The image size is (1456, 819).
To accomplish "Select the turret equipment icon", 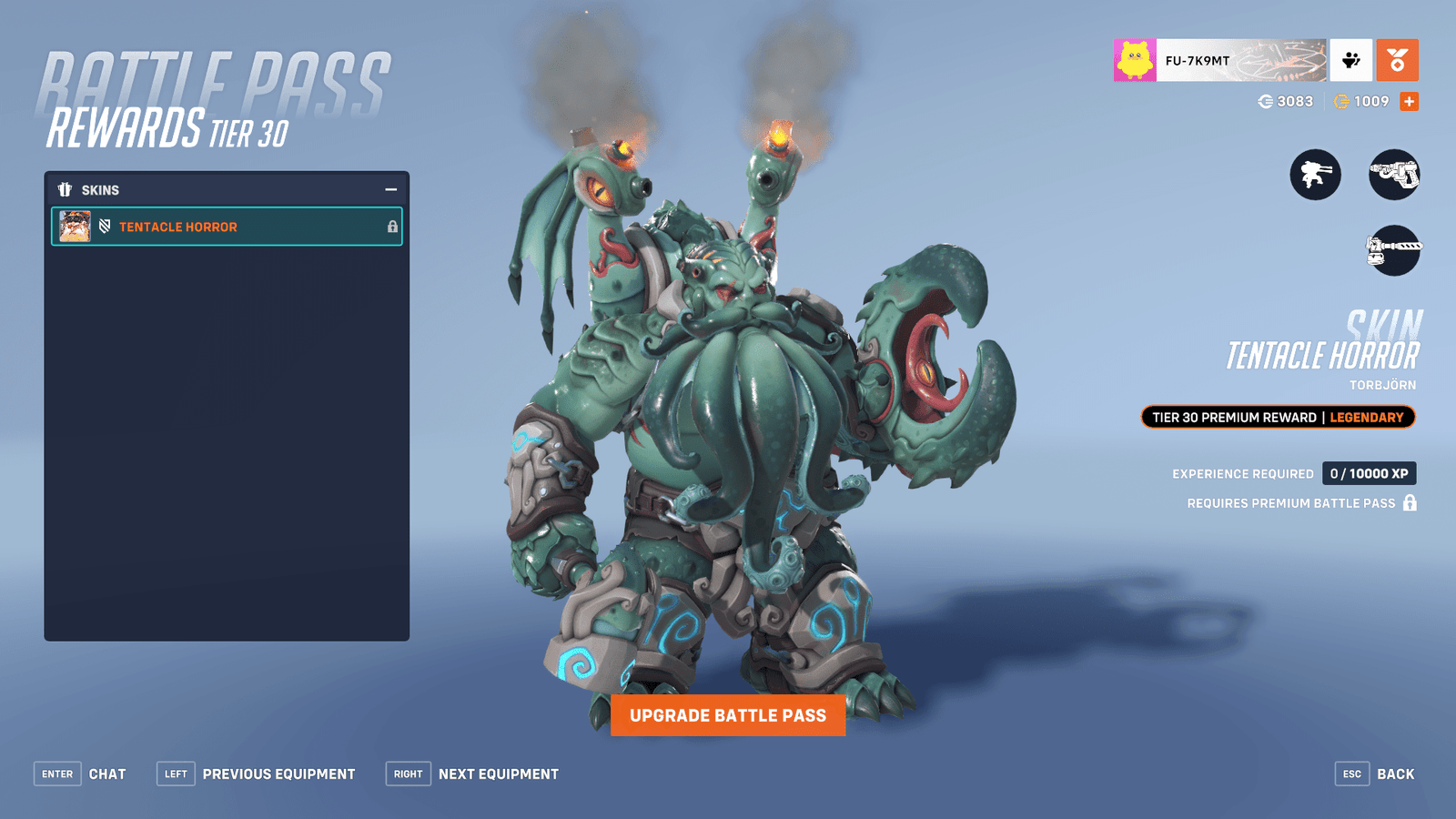I will tap(1314, 175).
